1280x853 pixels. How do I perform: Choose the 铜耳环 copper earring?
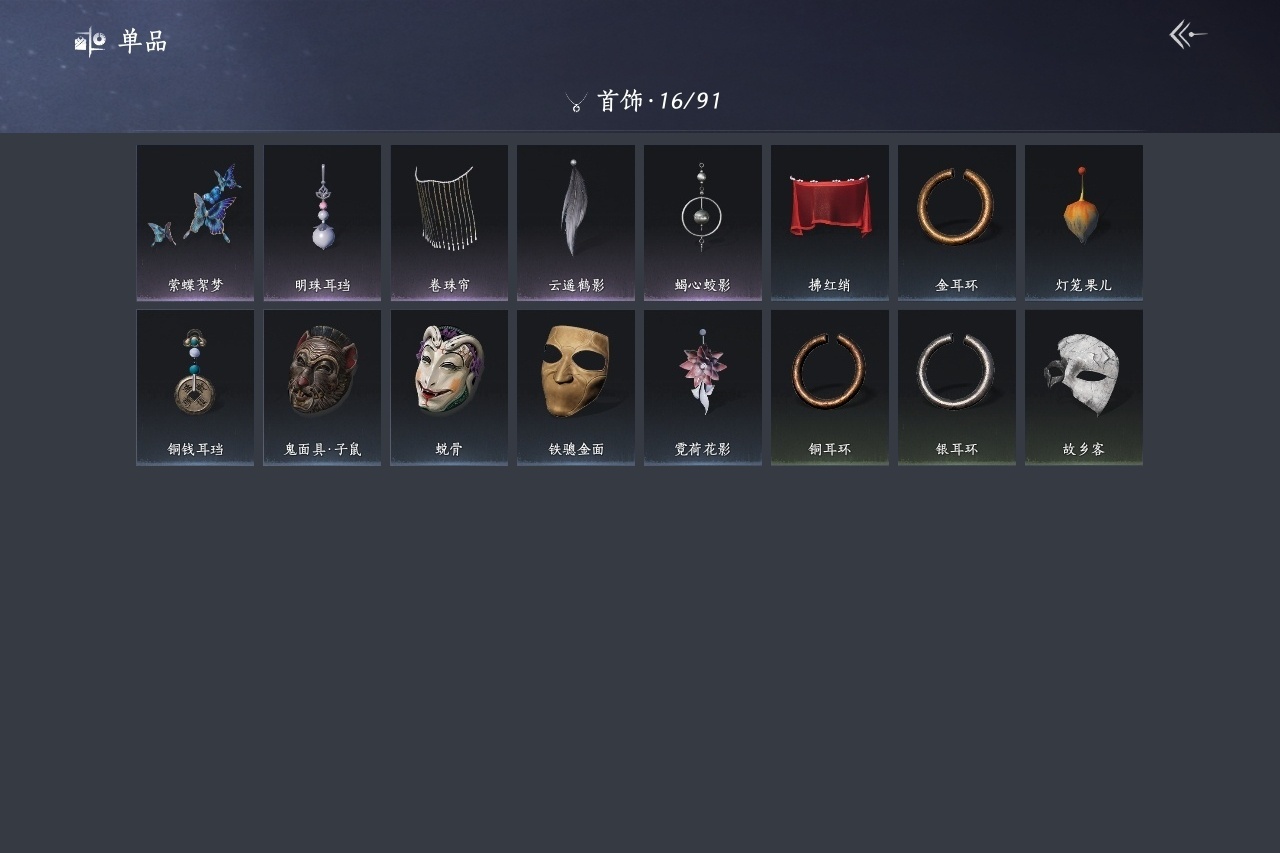coord(830,387)
